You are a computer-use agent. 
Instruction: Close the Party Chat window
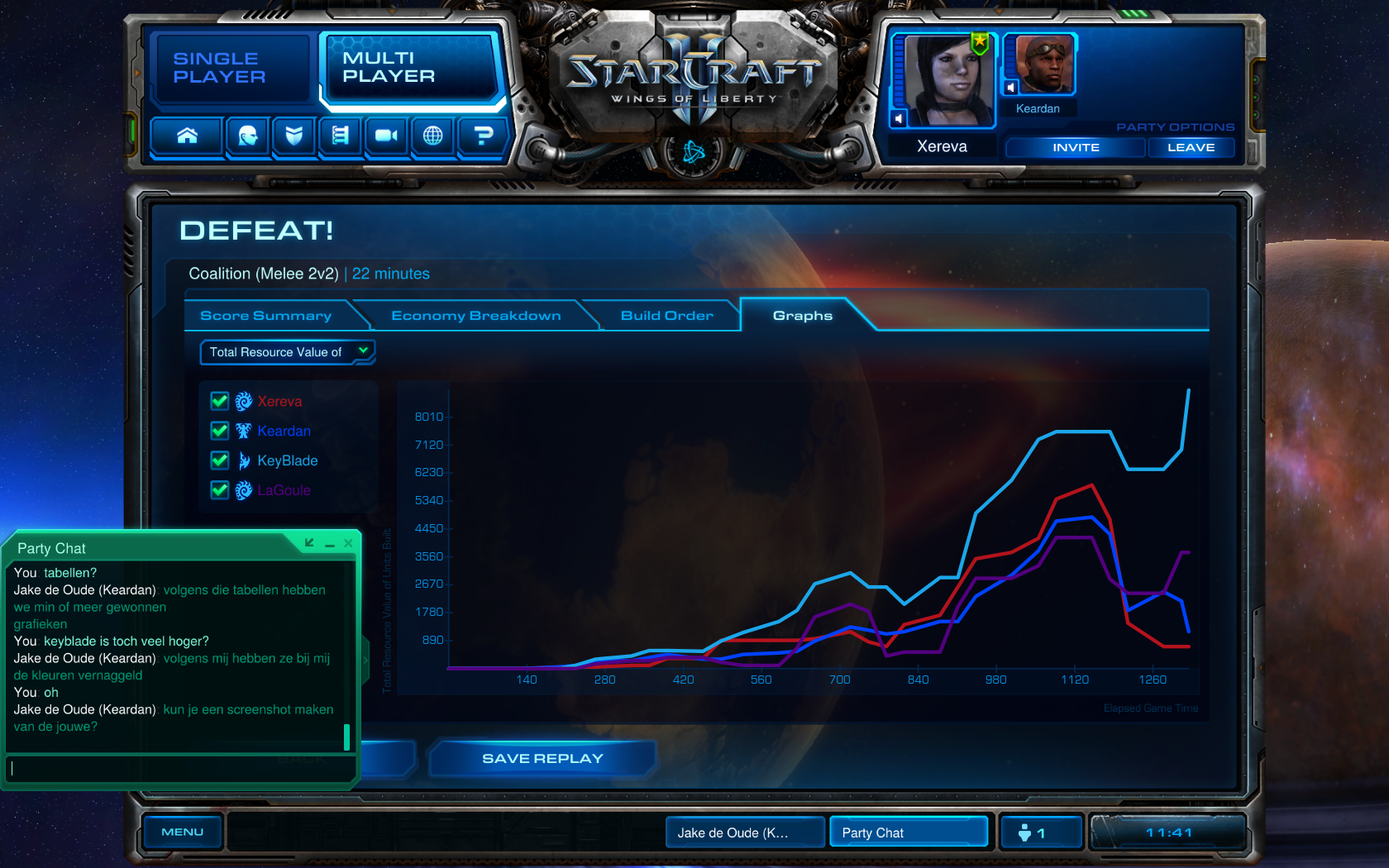(x=348, y=543)
